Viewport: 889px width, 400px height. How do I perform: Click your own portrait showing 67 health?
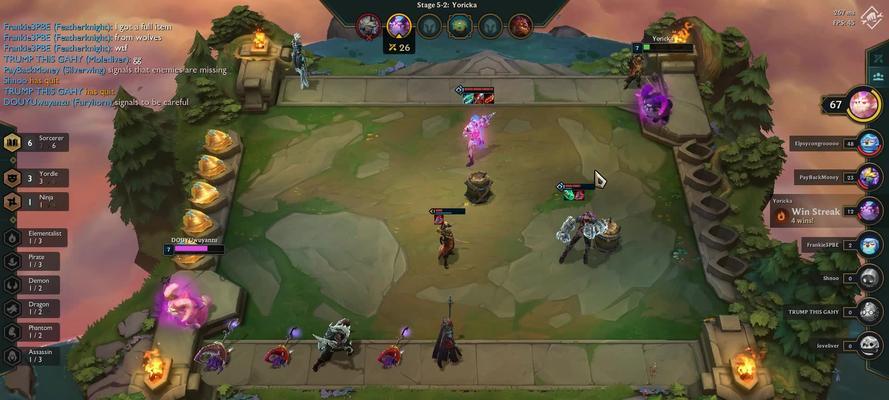pyautogui.click(x=863, y=103)
